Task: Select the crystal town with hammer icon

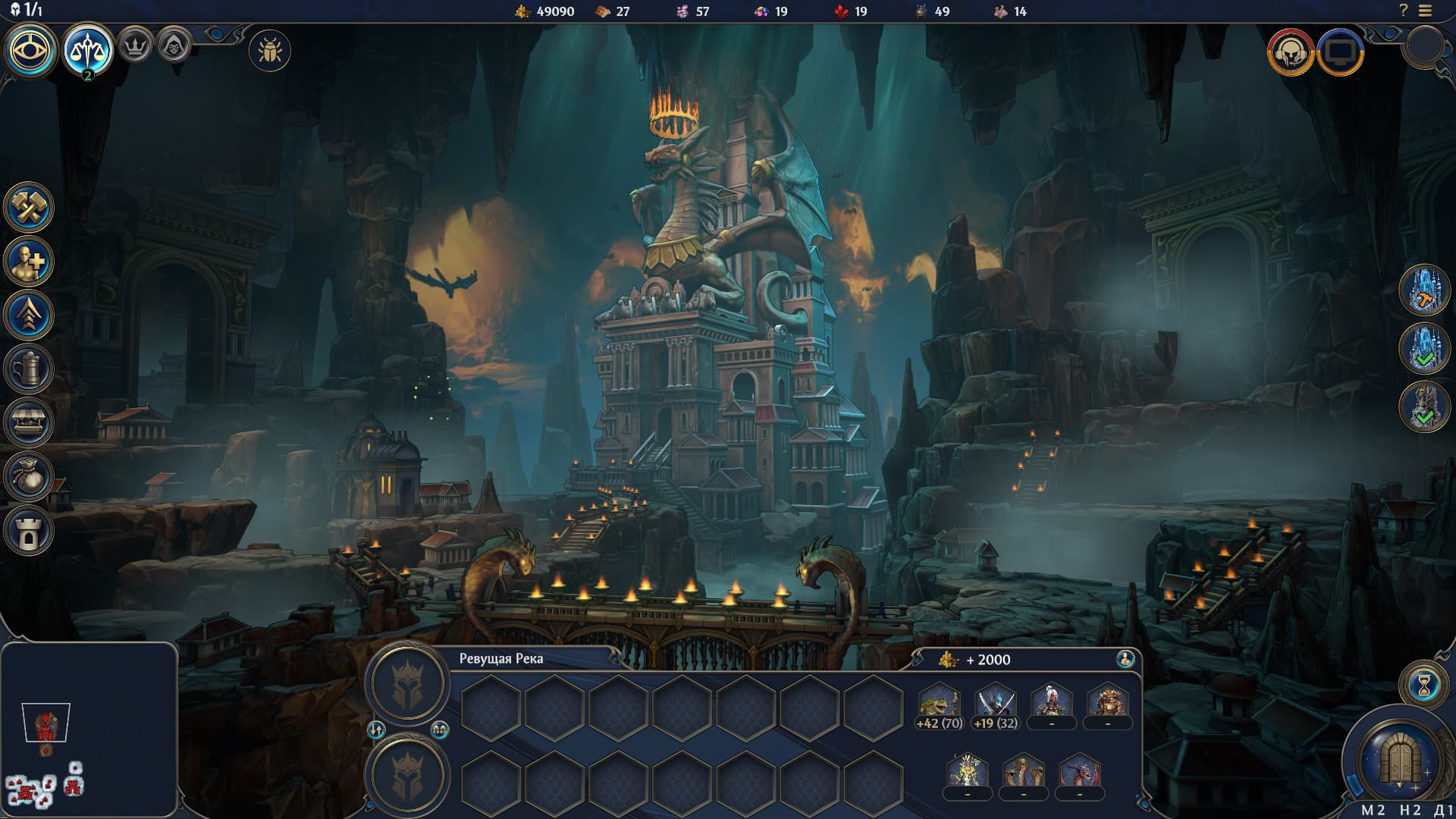Action: (1424, 290)
